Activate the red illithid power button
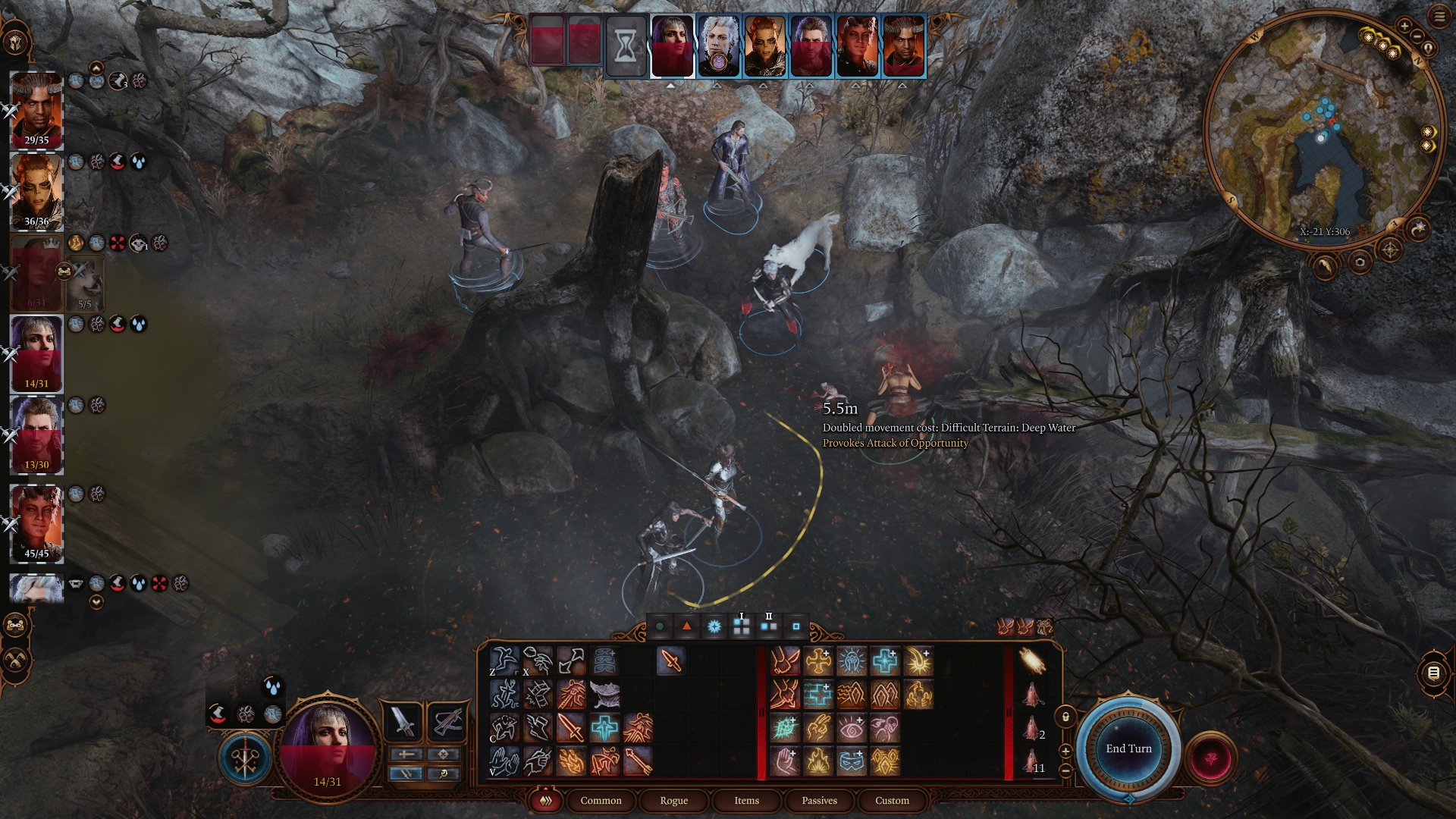 1210,757
